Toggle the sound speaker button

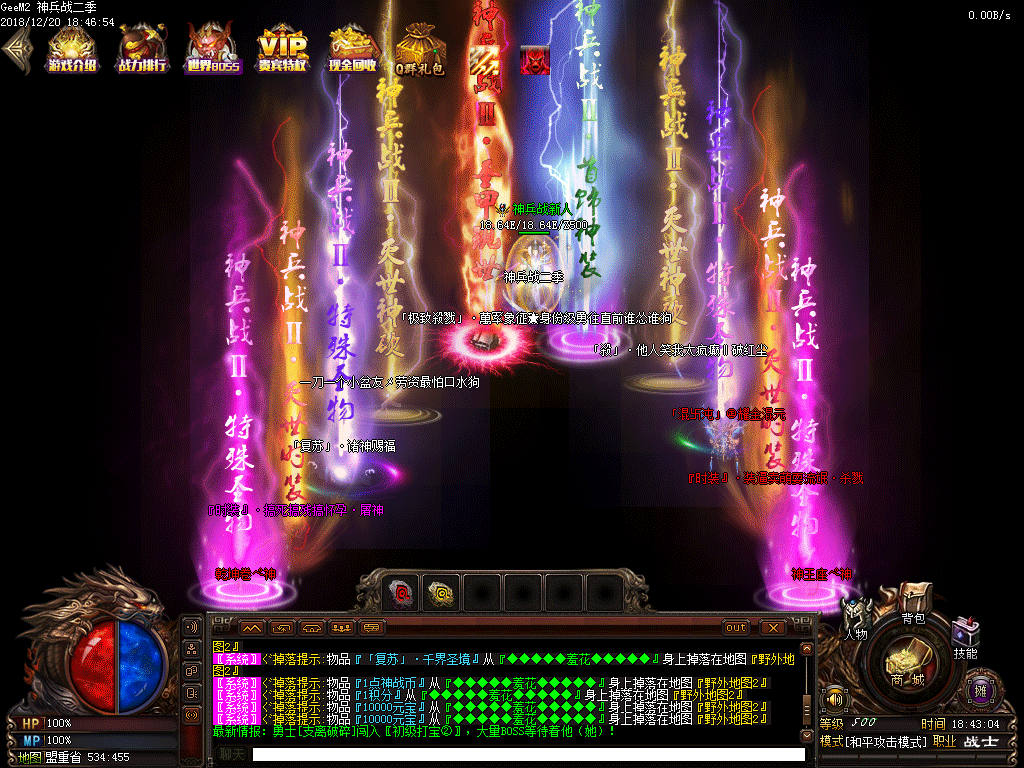coord(834,697)
